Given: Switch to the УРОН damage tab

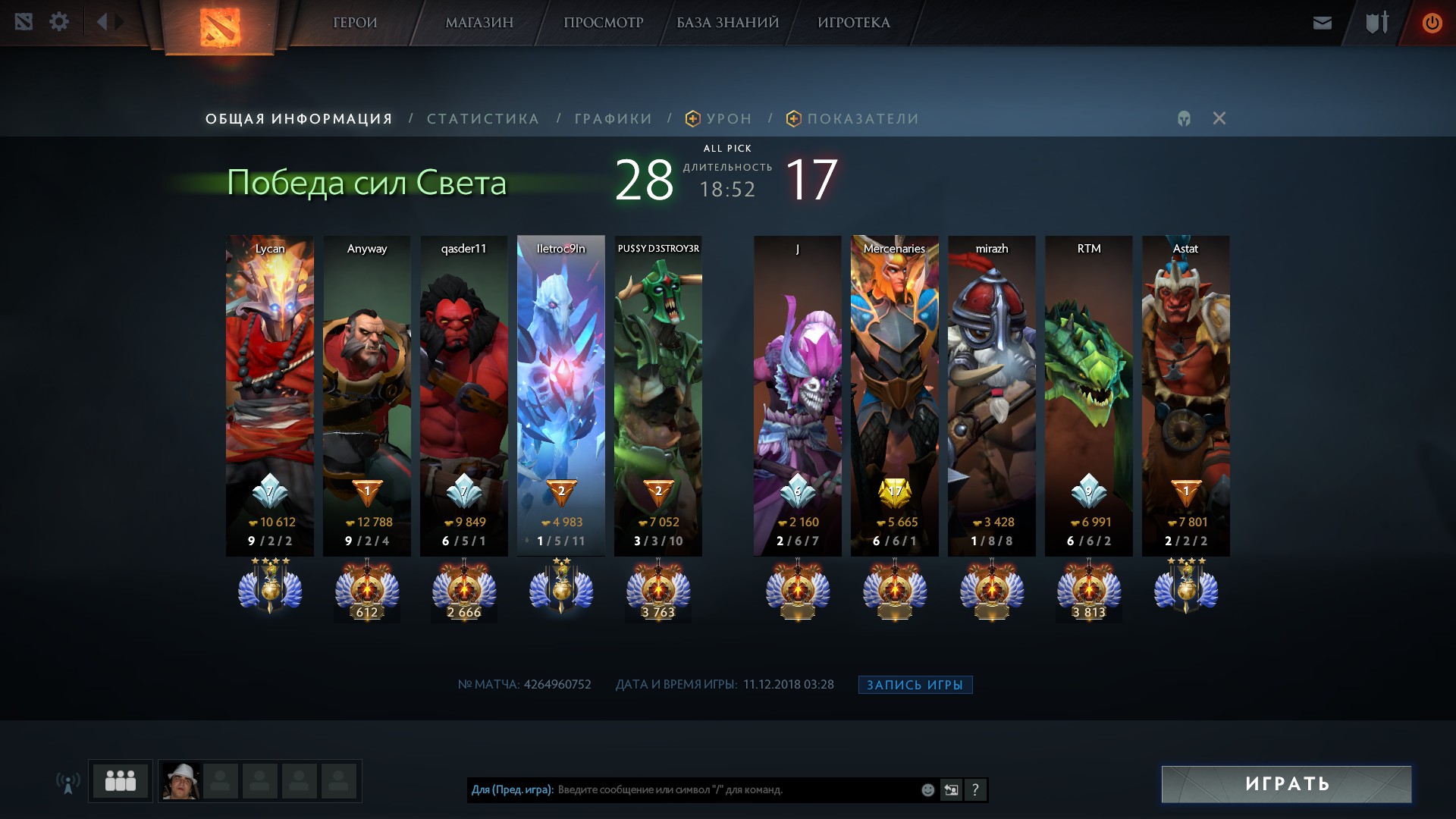Looking at the screenshot, I should pyautogui.click(x=728, y=119).
